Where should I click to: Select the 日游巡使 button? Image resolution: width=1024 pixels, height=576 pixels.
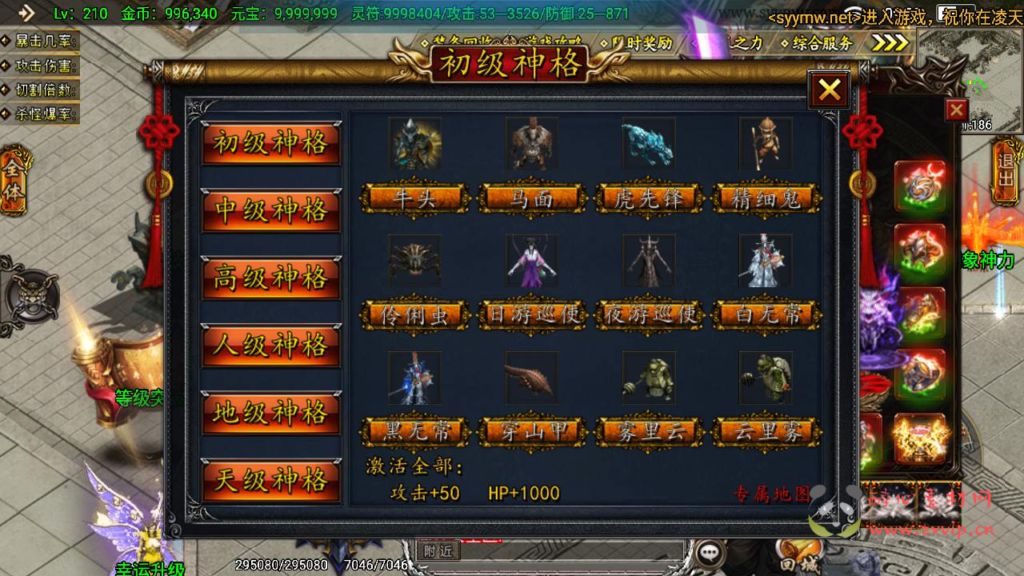[531, 316]
